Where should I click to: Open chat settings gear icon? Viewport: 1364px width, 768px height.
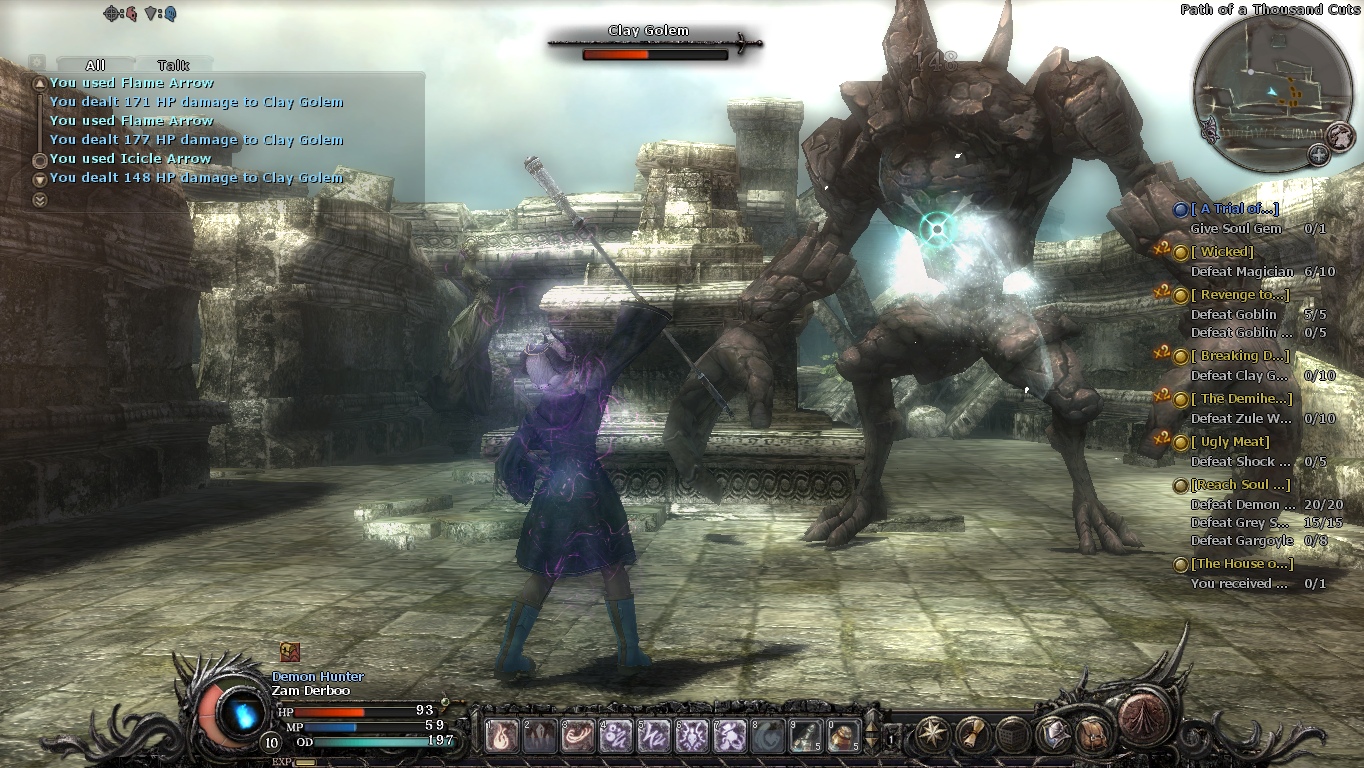click(x=37, y=62)
